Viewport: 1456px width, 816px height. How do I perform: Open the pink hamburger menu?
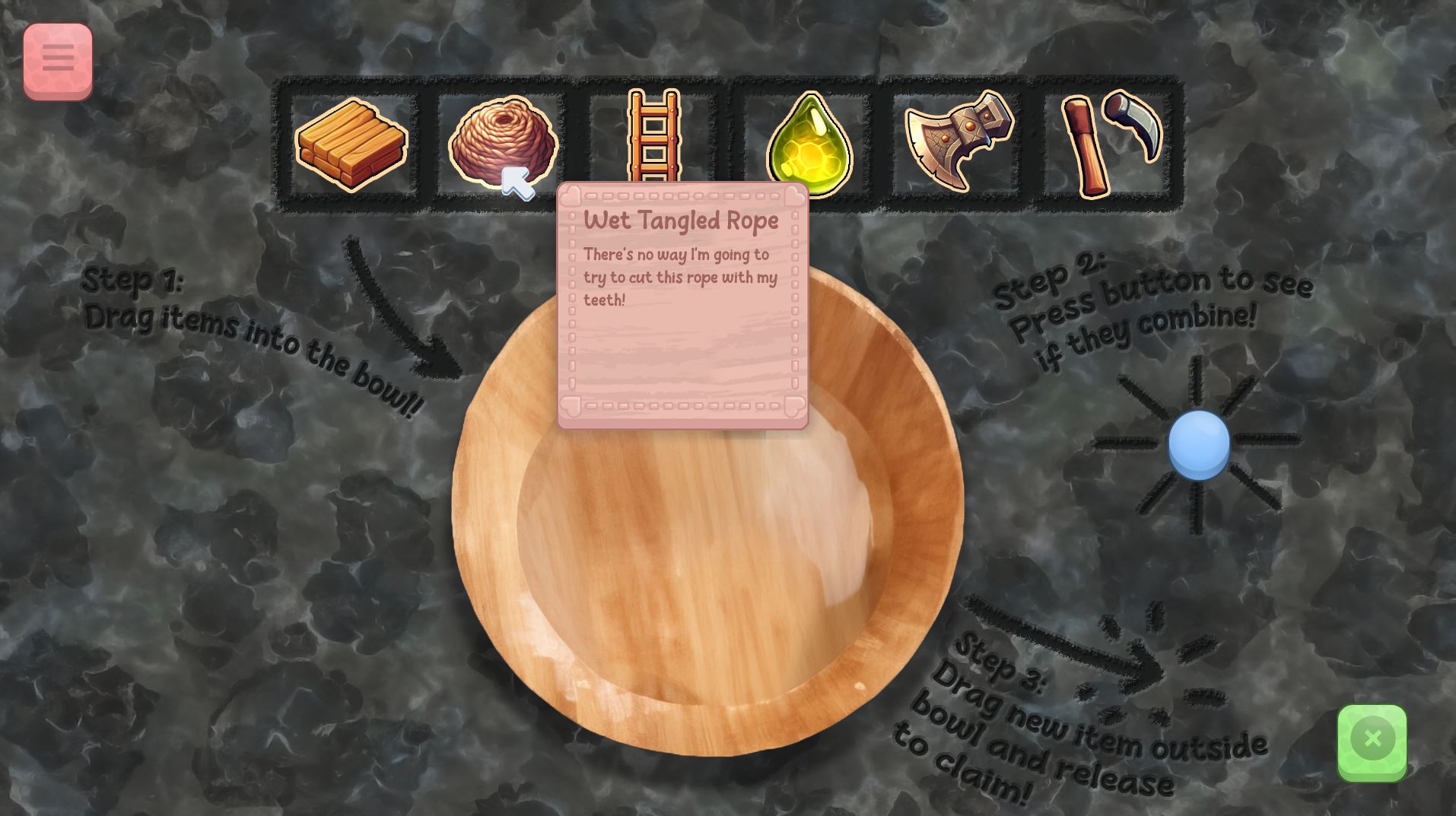pos(58,59)
